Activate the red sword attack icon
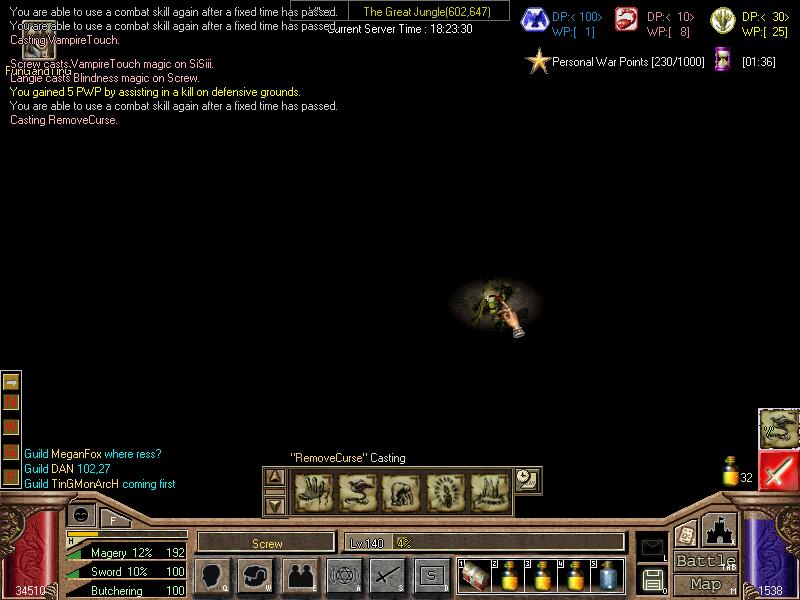 coord(778,471)
